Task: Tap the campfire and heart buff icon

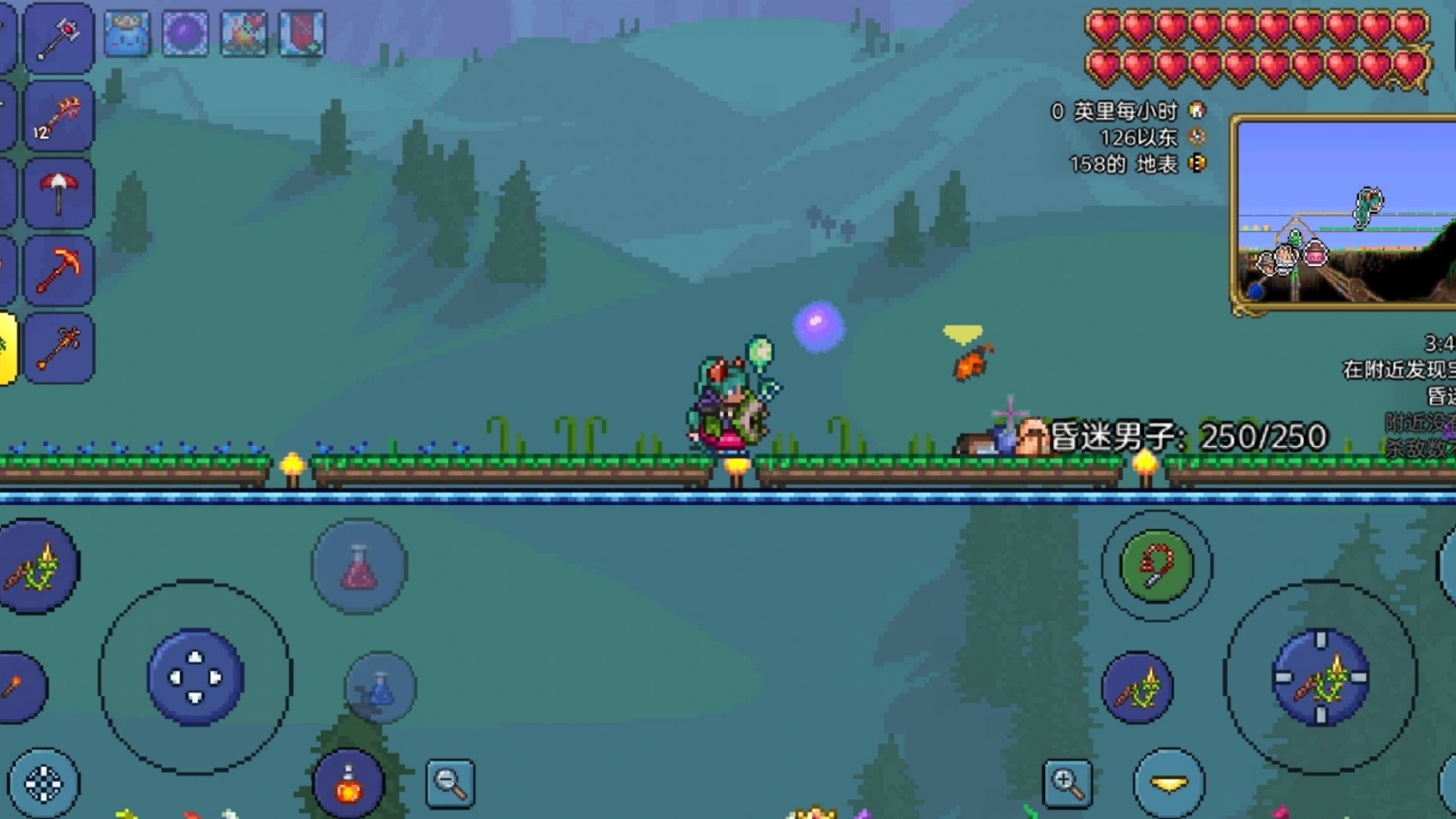Action: click(x=244, y=34)
